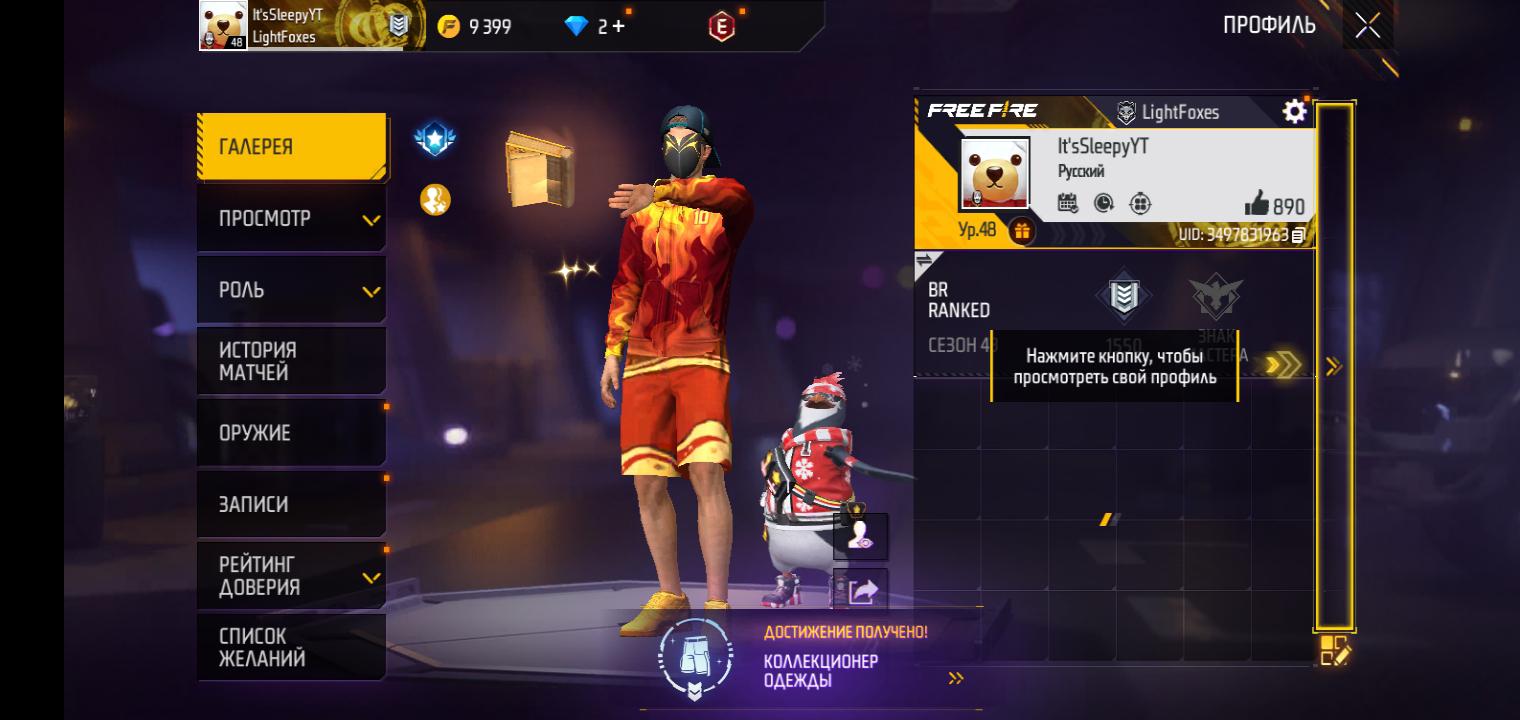Click the thumbs-up likes icon
Screen dimensions: 1520x720
[x=1257, y=205]
